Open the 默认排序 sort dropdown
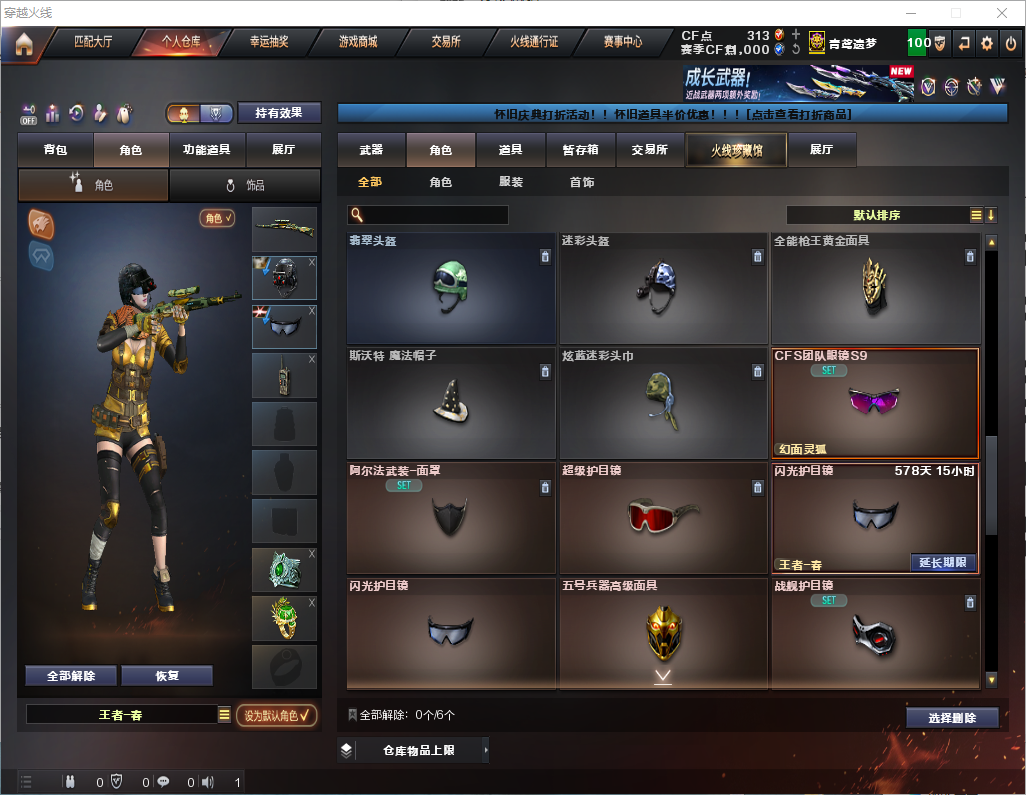The image size is (1026, 795). 876,215
